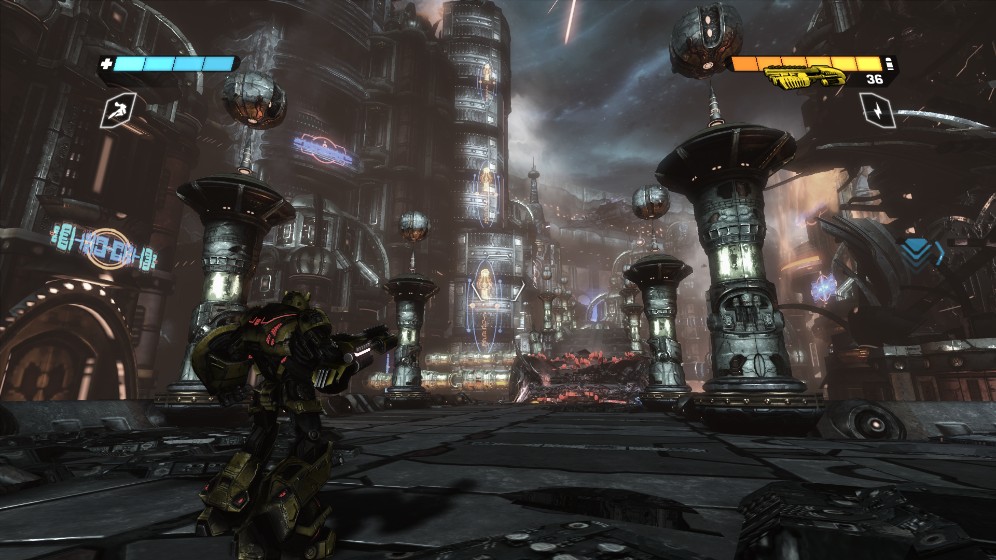
Task: Activate the dash ability icon
Action: [x=119, y=109]
